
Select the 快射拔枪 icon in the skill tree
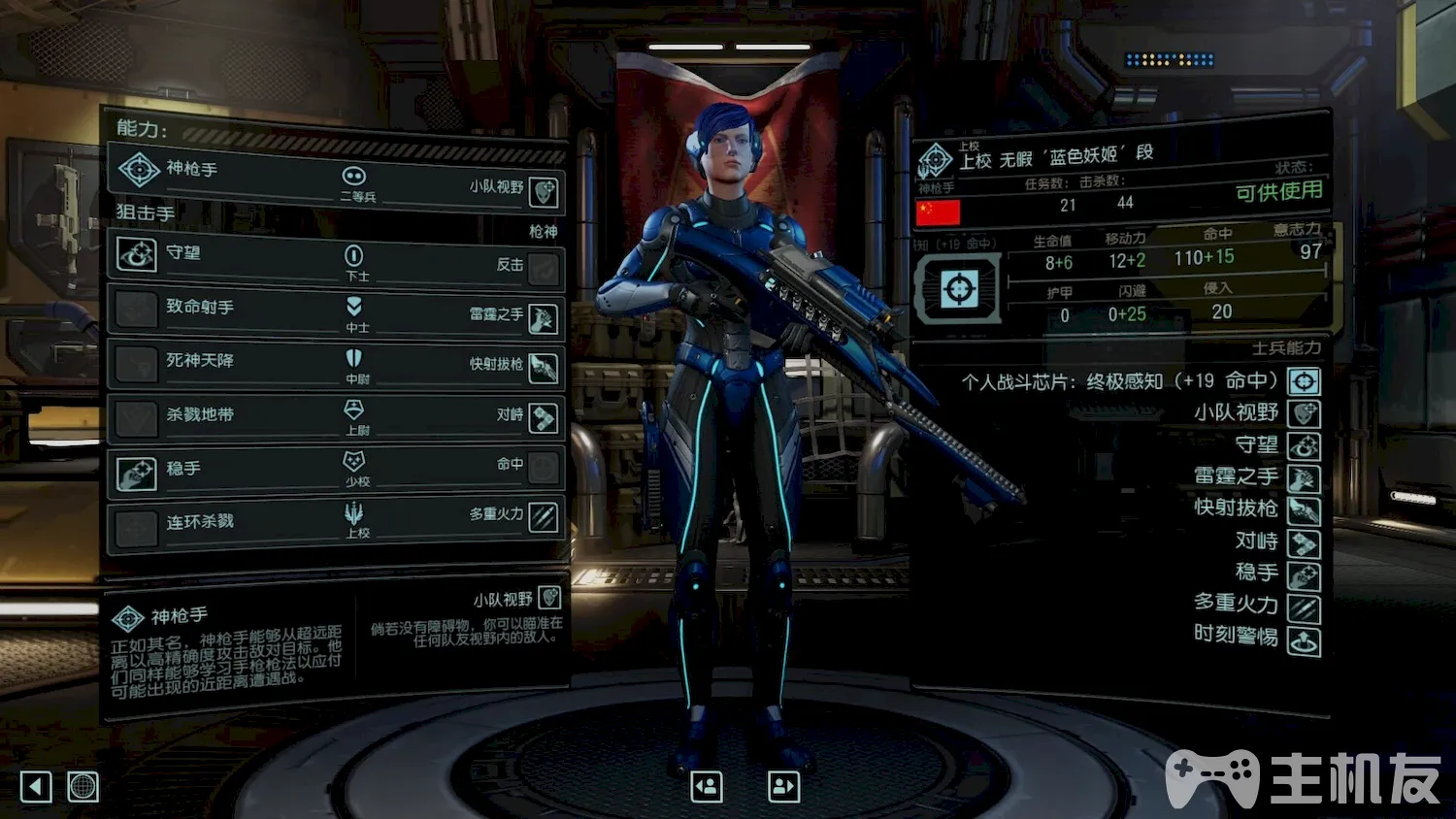(x=544, y=367)
